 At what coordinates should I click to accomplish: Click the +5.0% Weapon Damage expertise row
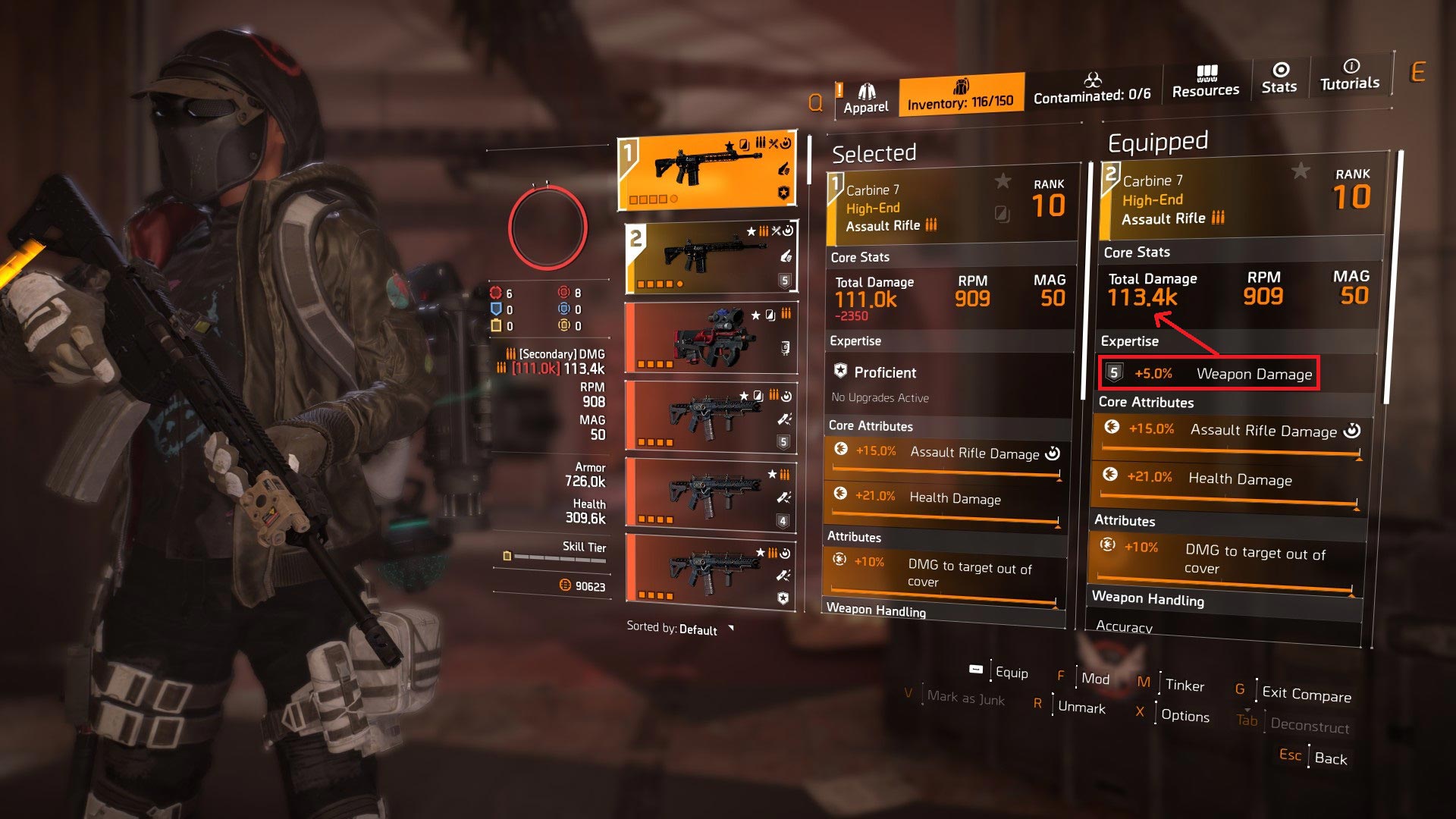pyautogui.click(x=1210, y=374)
